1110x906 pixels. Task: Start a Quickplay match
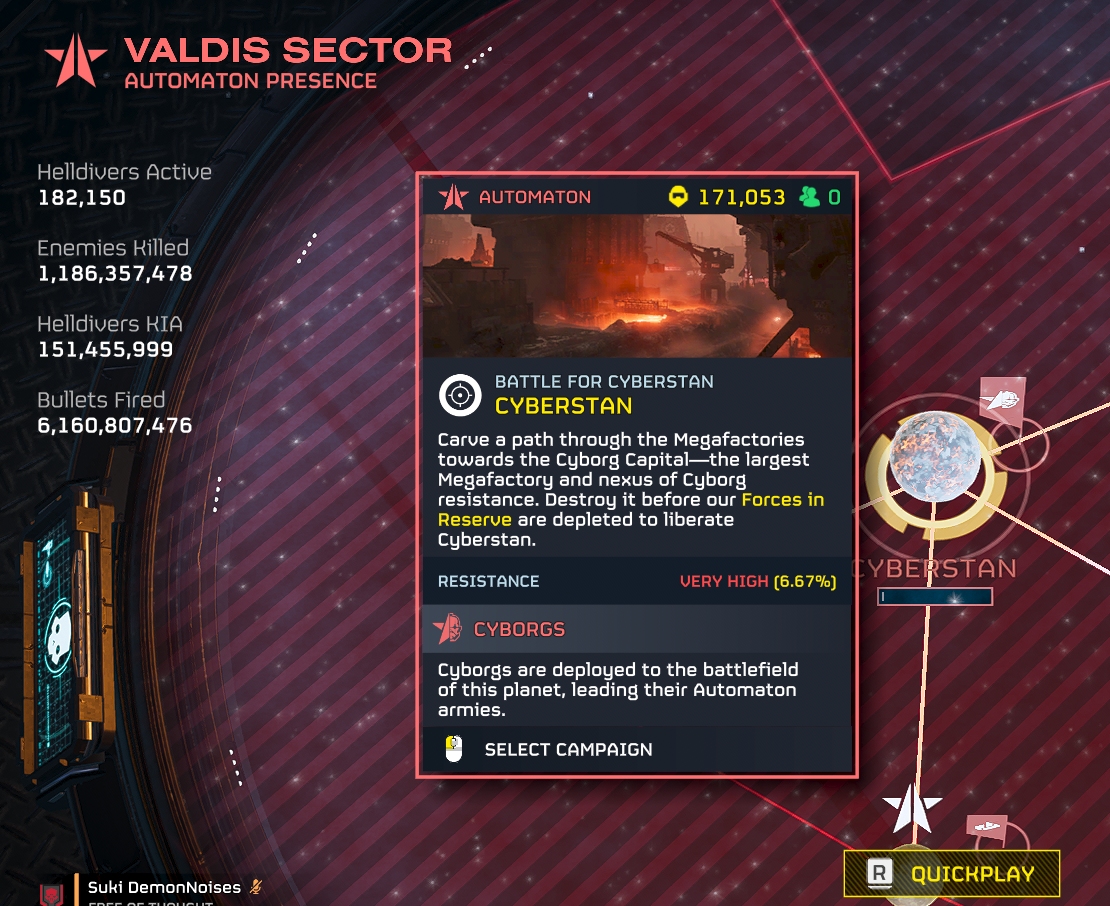tap(951, 874)
